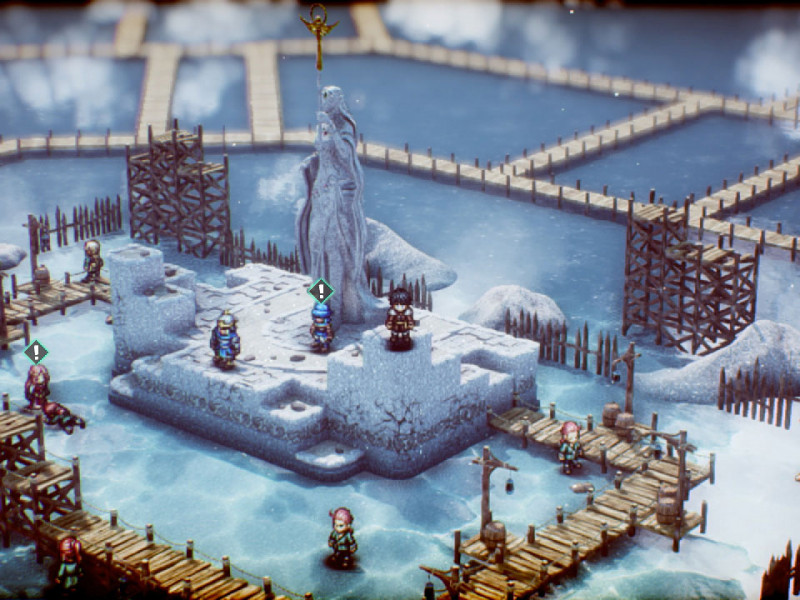Screen dimensions: 800x600
Task: Click the exclamation marker above the pink-haired villager
Action: [x=36, y=351]
